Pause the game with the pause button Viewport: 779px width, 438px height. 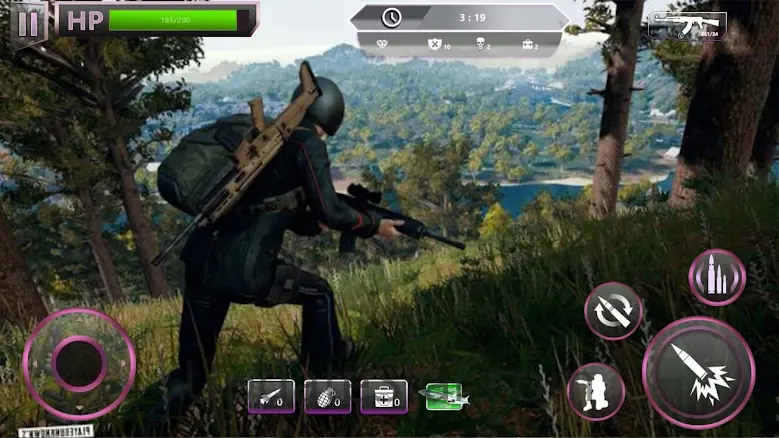[29, 20]
